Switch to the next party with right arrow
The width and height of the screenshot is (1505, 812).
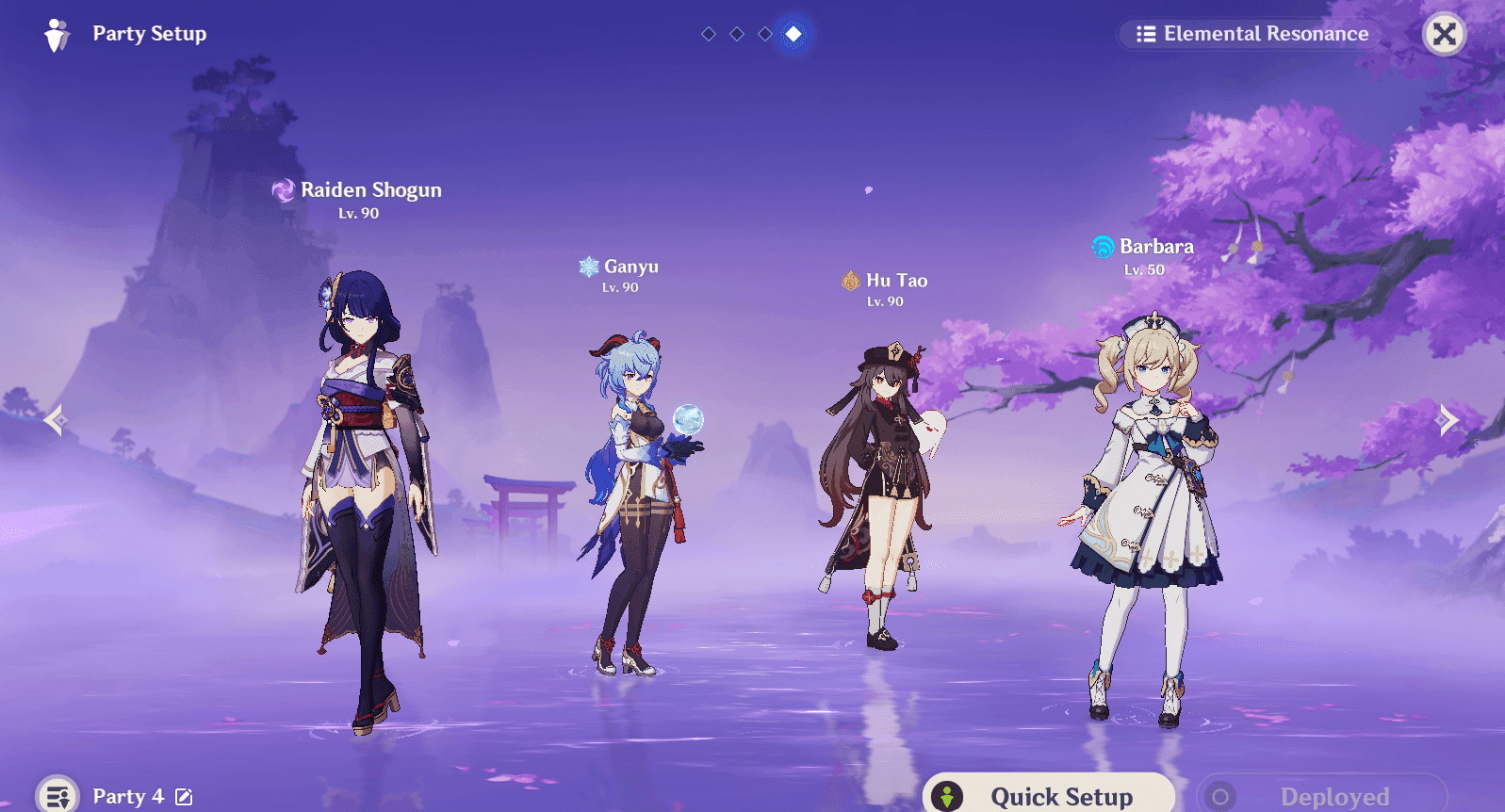pos(1448,419)
